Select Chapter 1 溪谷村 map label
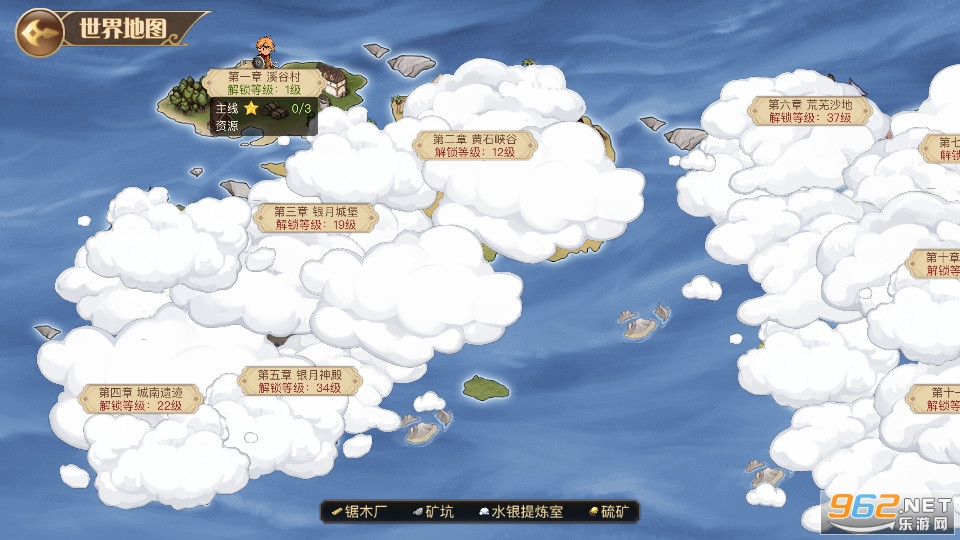Viewport: 960px width, 540px height. tap(264, 82)
